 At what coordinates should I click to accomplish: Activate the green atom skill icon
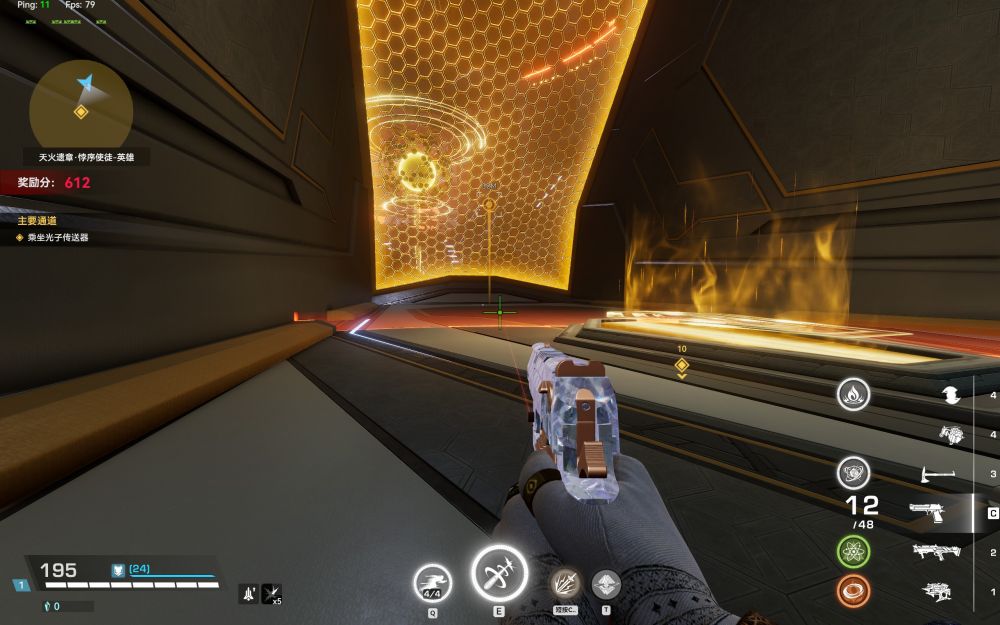point(853,551)
